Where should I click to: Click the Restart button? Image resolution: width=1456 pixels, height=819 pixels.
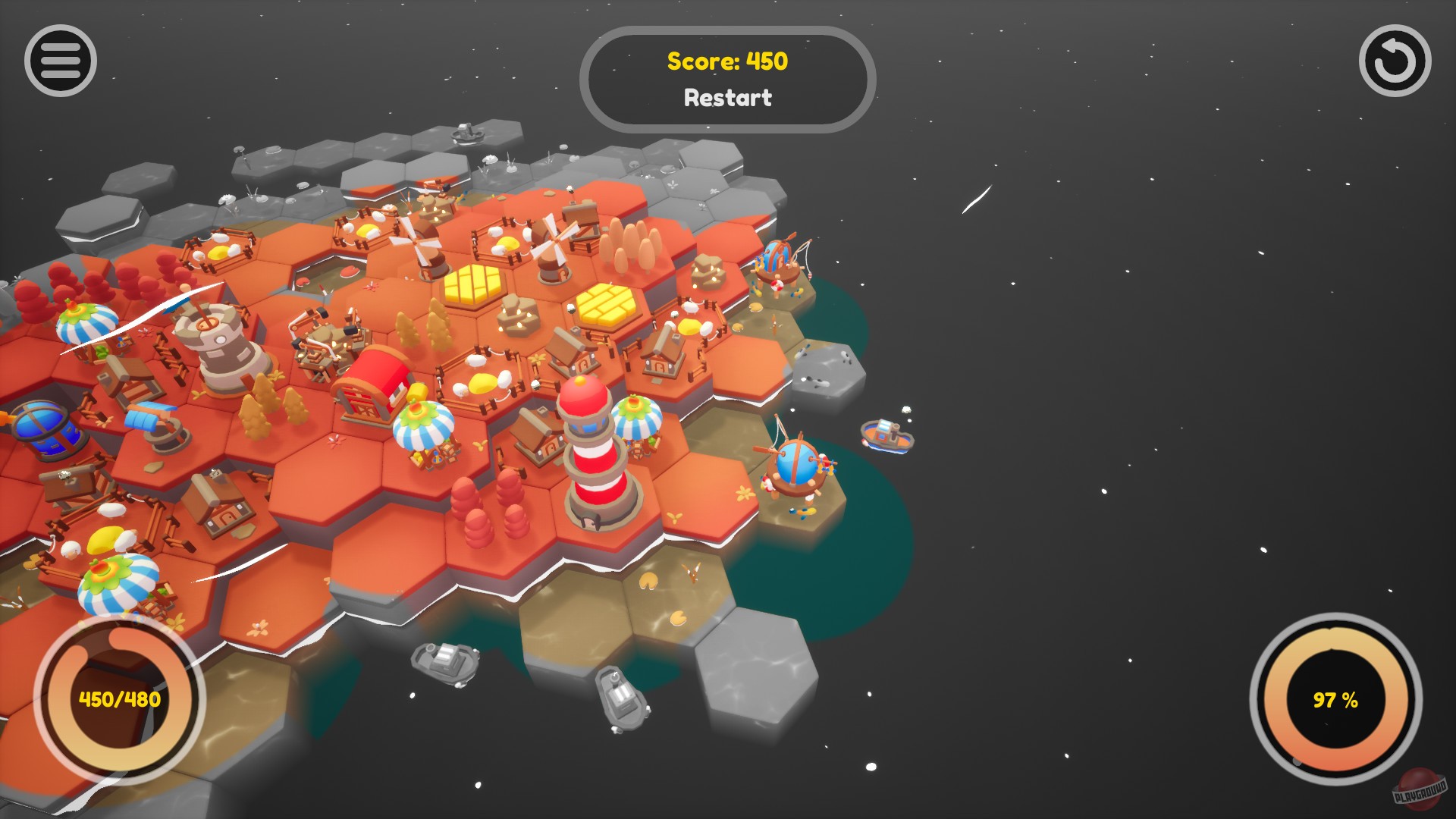pos(727,97)
